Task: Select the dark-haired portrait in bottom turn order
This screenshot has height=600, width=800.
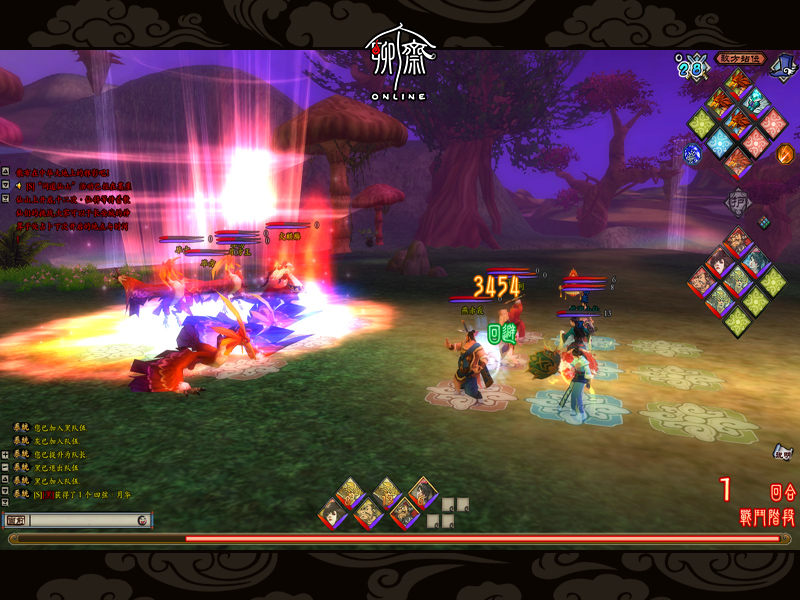Action: pyautogui.click(x=334, y=512)
